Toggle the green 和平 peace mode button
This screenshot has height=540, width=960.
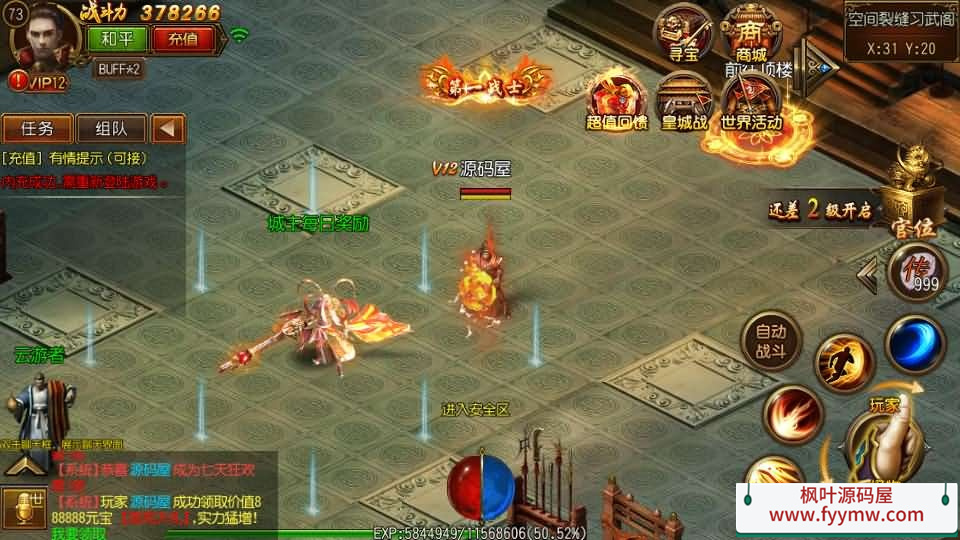point(117,39)
